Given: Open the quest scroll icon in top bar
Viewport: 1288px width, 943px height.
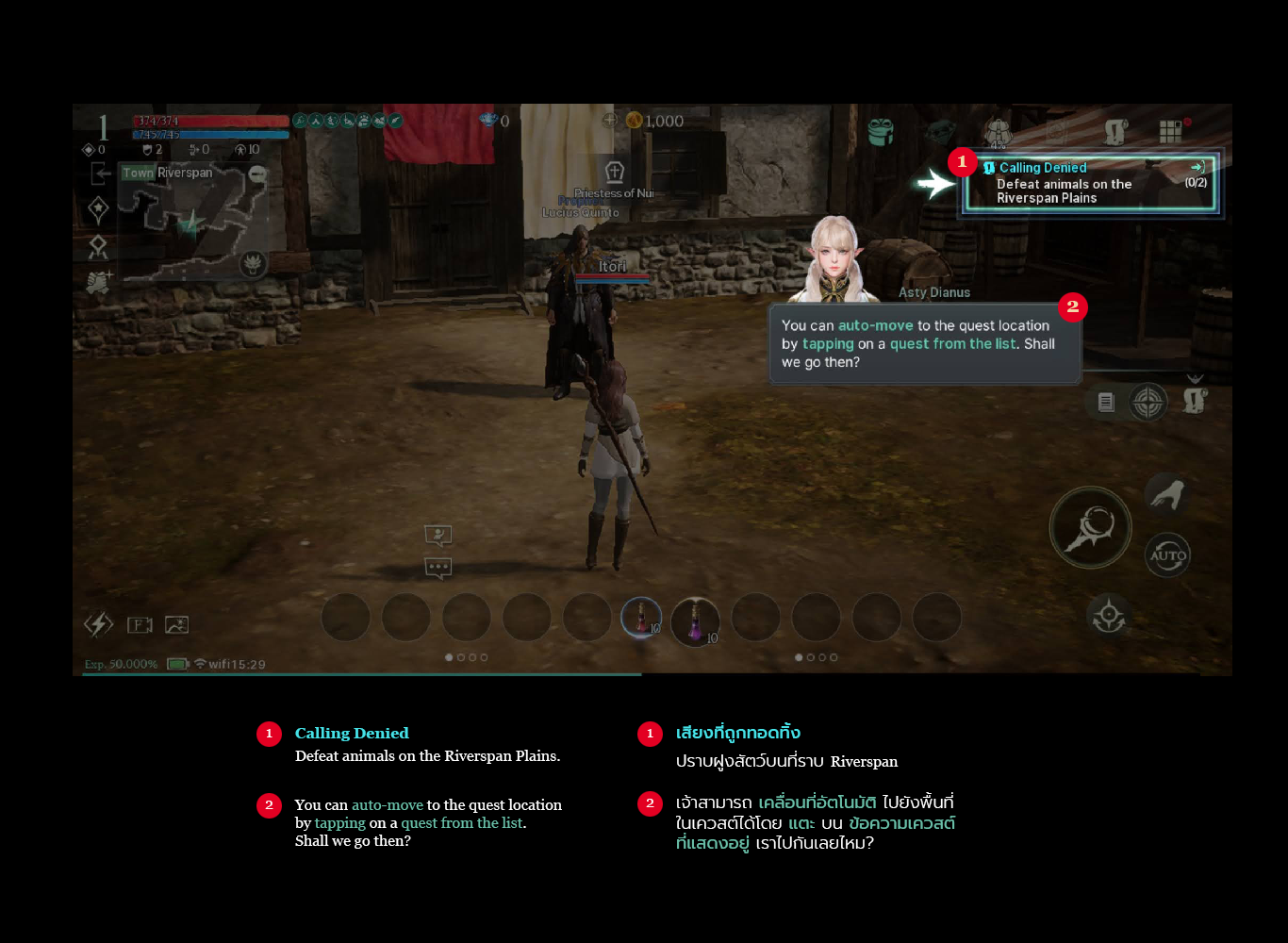Looking at the screenshot, I should tap(1115, 132).
